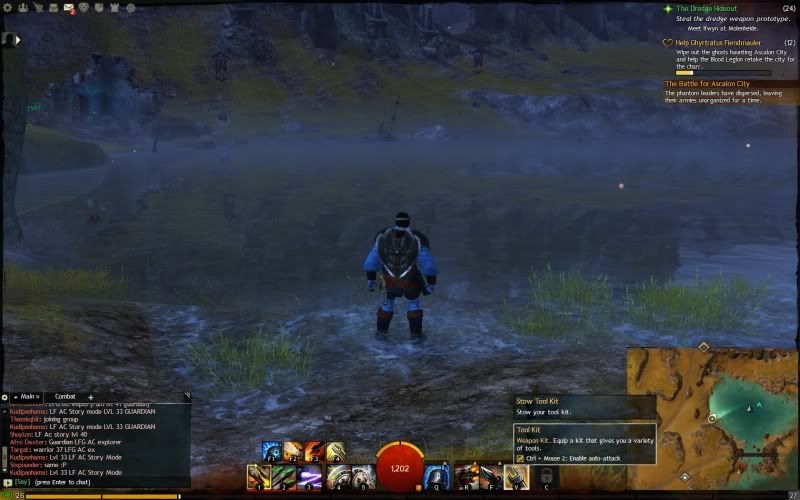Use weapon skill slot 1

(x=259, y=477)
